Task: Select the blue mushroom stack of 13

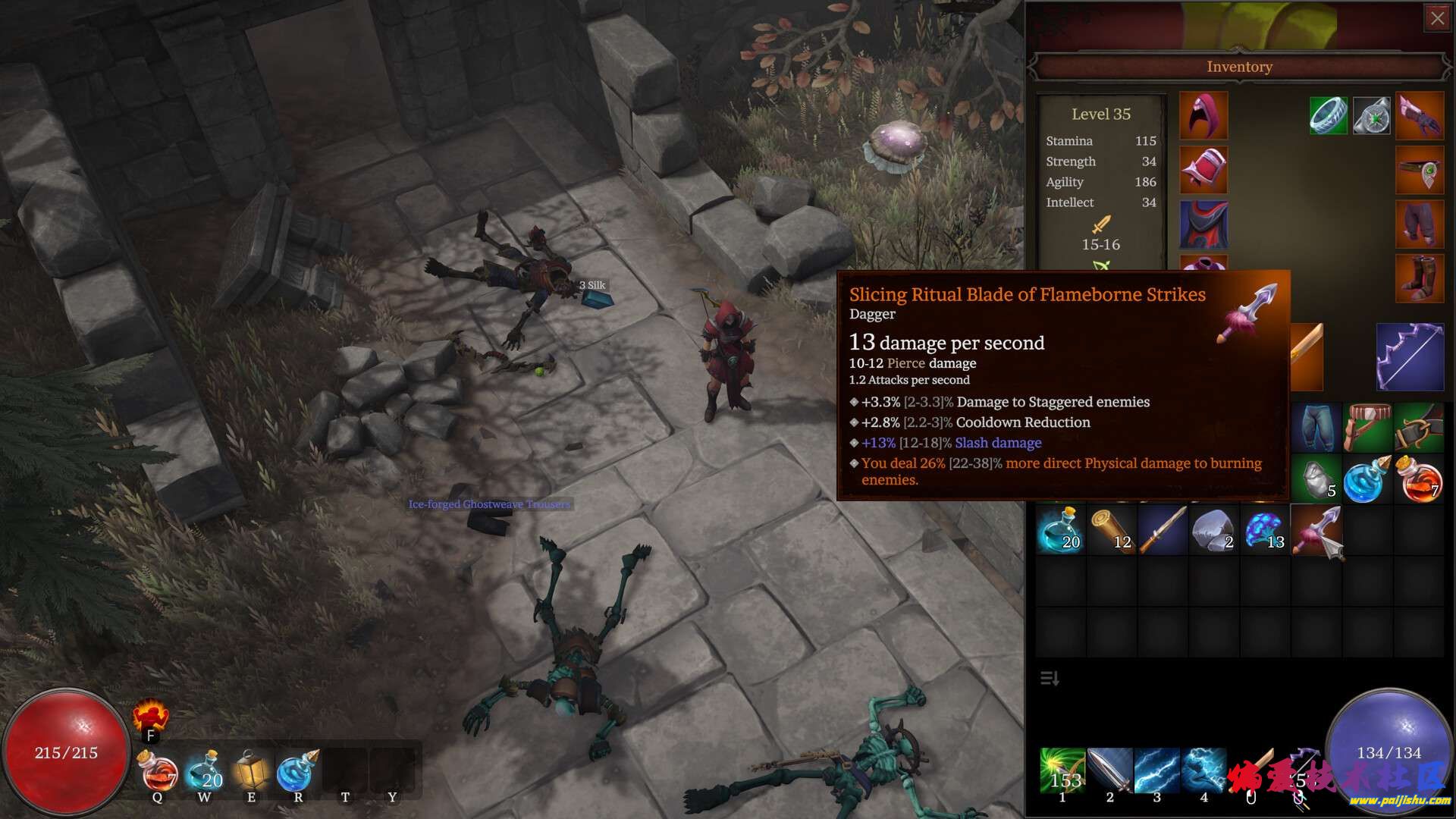Action: (1265, 531)
